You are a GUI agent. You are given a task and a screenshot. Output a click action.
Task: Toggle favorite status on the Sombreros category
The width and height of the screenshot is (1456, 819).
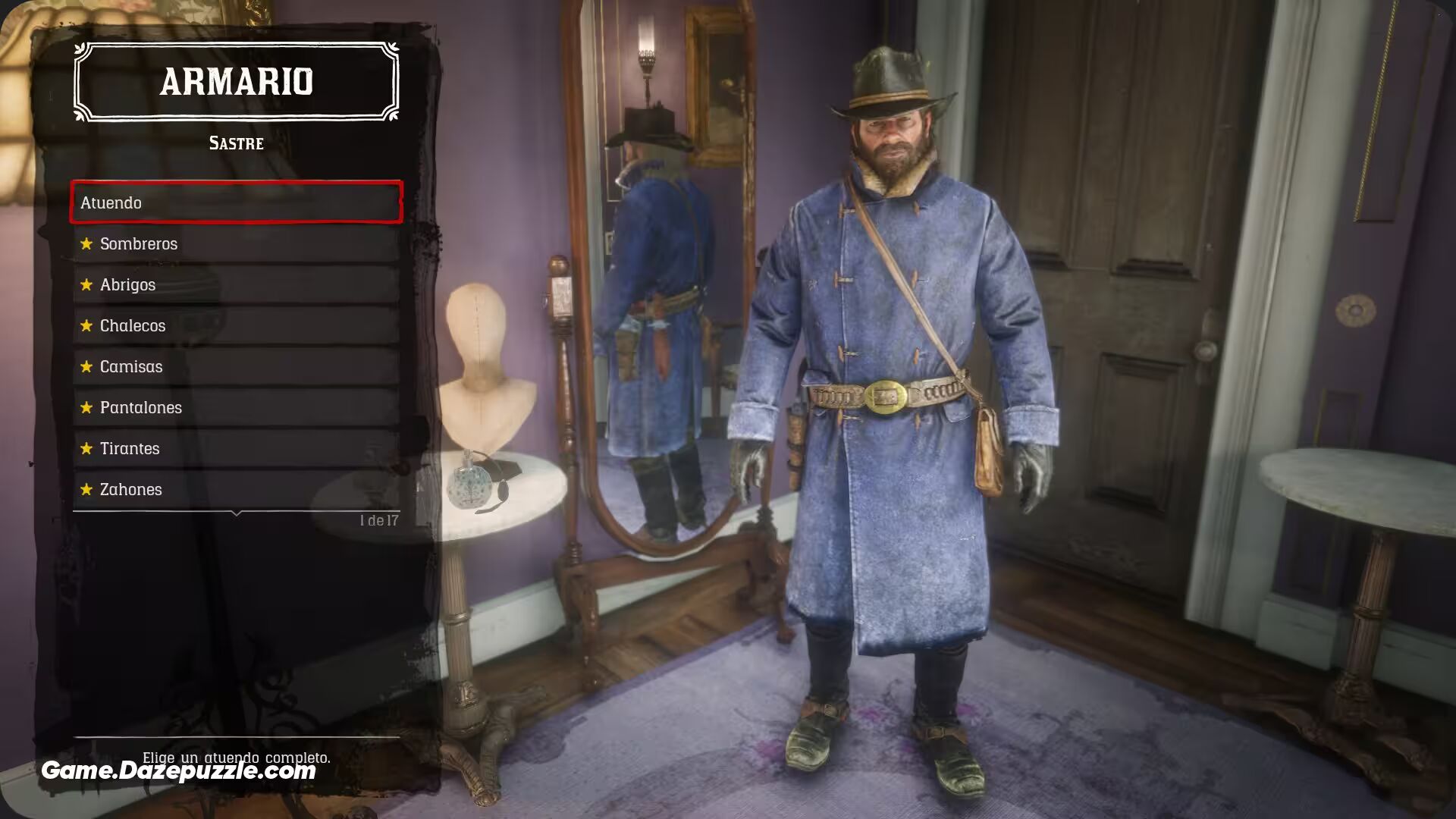click(86, 243)
